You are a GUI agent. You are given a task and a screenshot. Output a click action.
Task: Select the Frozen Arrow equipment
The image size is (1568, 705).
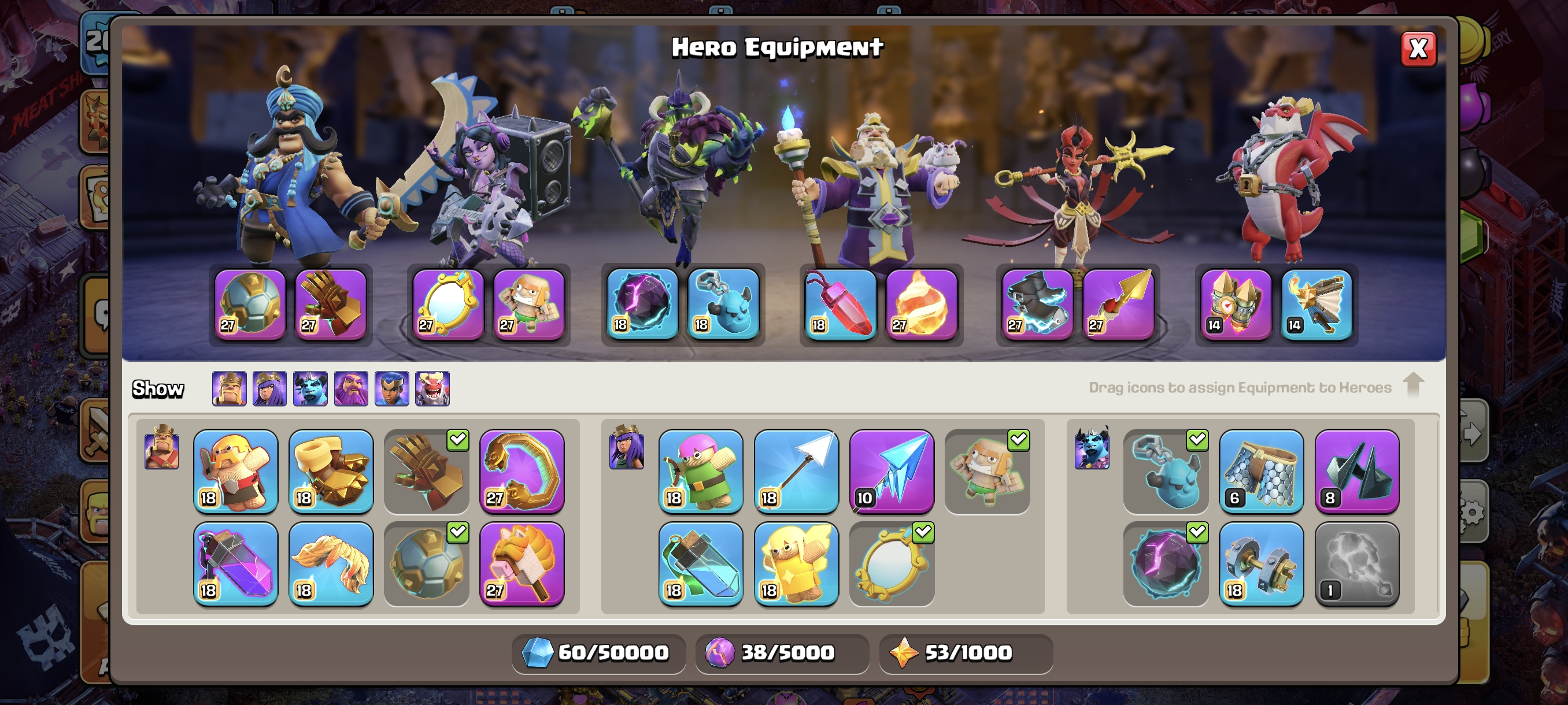891,472
